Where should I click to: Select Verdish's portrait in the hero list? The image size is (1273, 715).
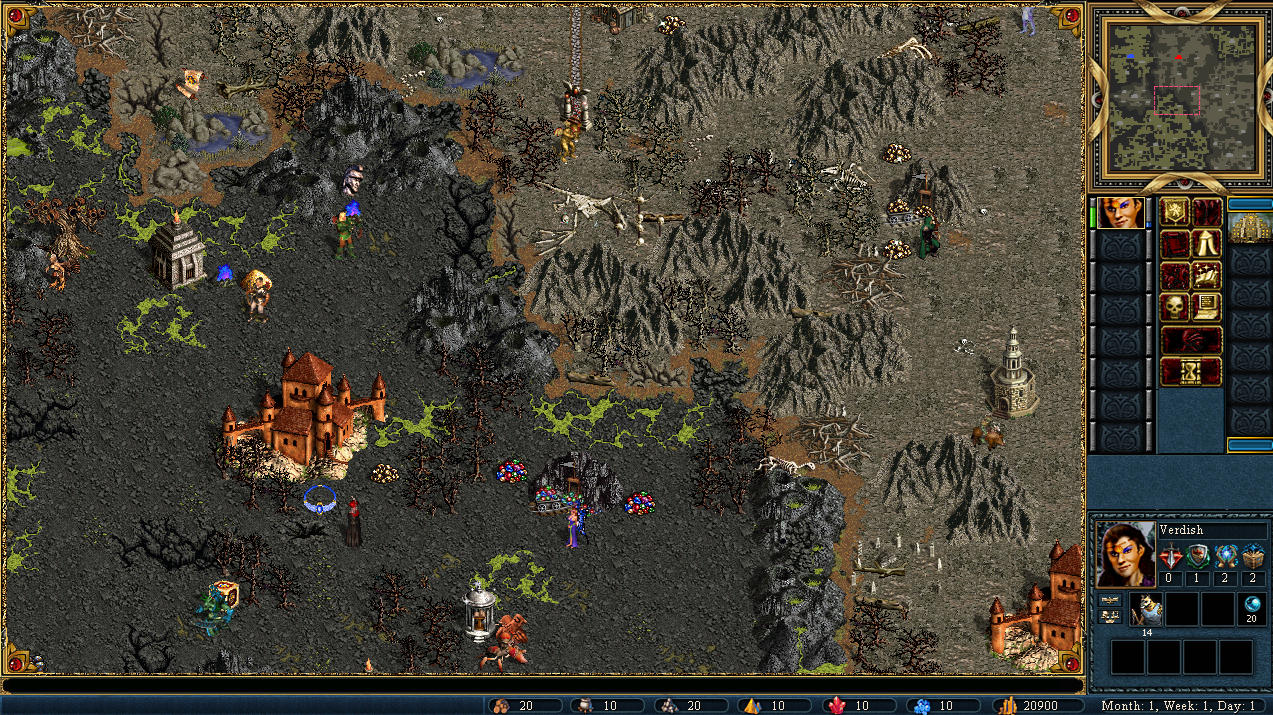[x=1120, y=213]
